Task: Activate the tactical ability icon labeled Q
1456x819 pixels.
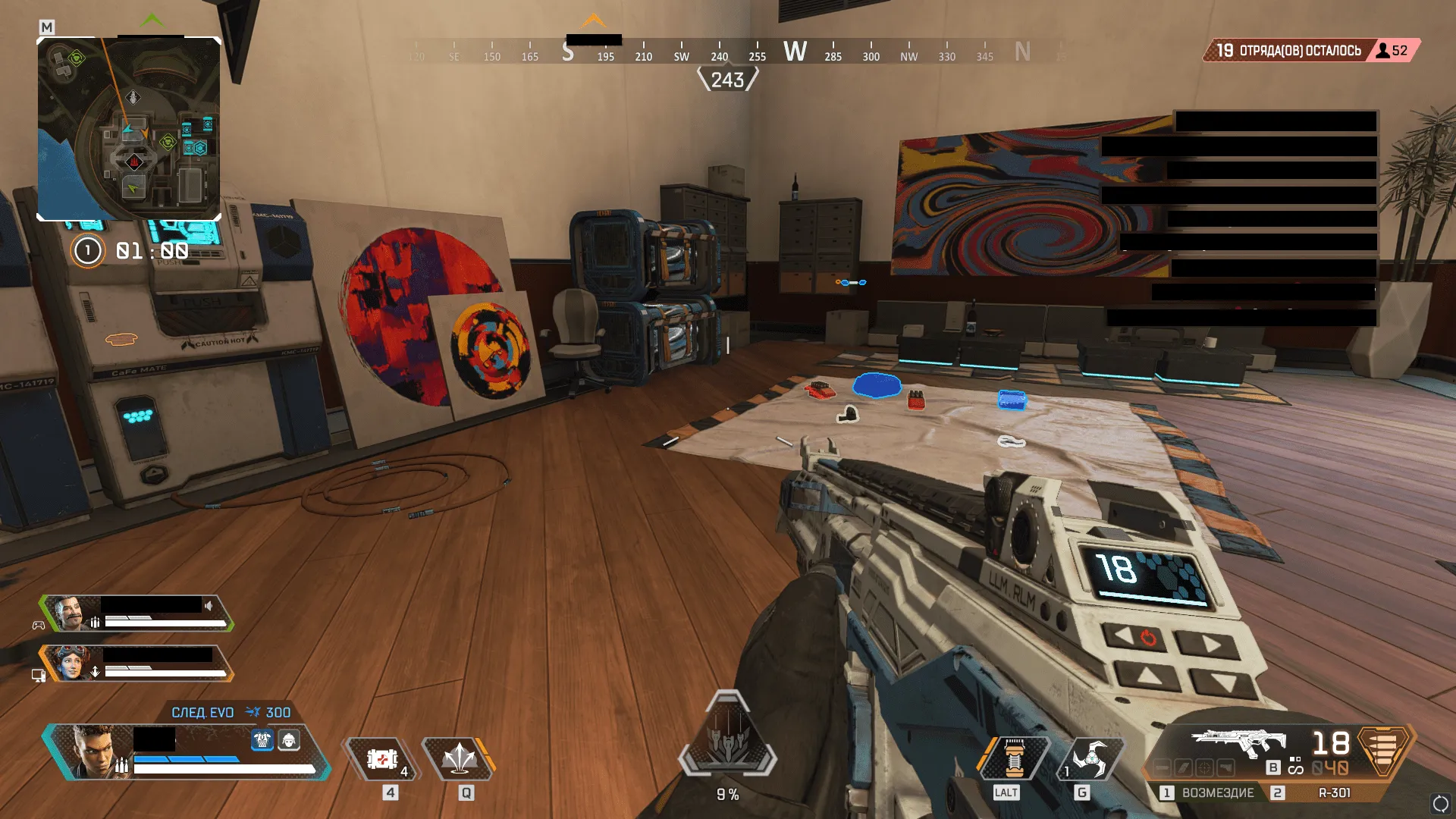Action: click(x=459, y=758)
